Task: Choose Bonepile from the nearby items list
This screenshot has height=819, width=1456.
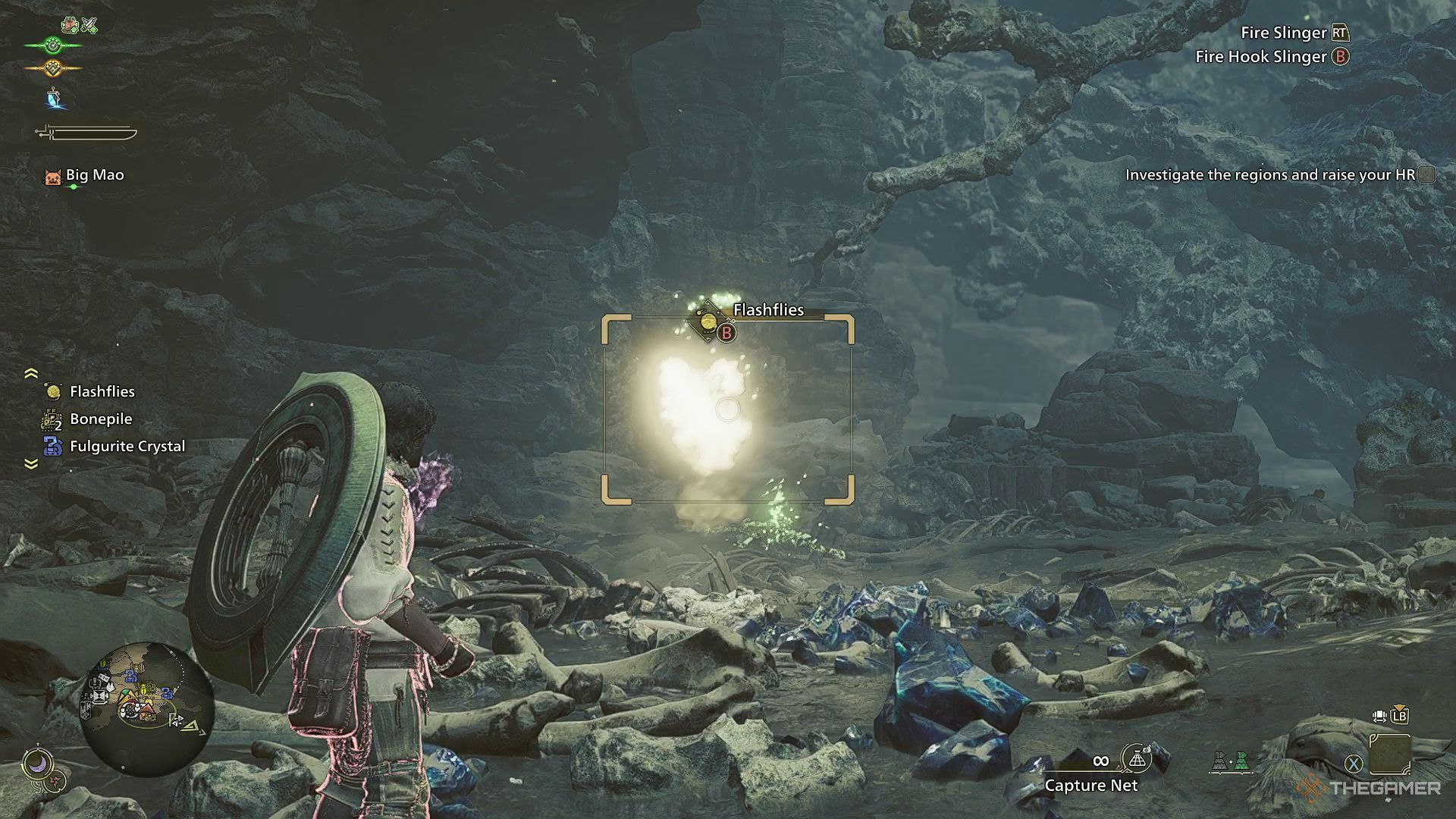Action: [x=100, y=419]
